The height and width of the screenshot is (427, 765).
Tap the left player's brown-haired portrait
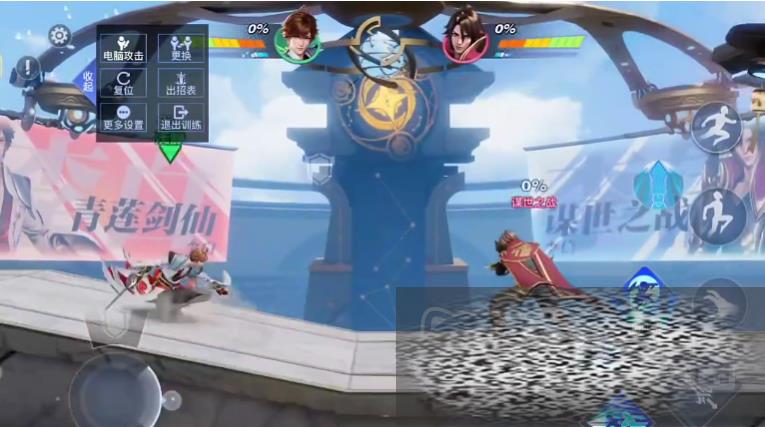[x=298, y=37]
